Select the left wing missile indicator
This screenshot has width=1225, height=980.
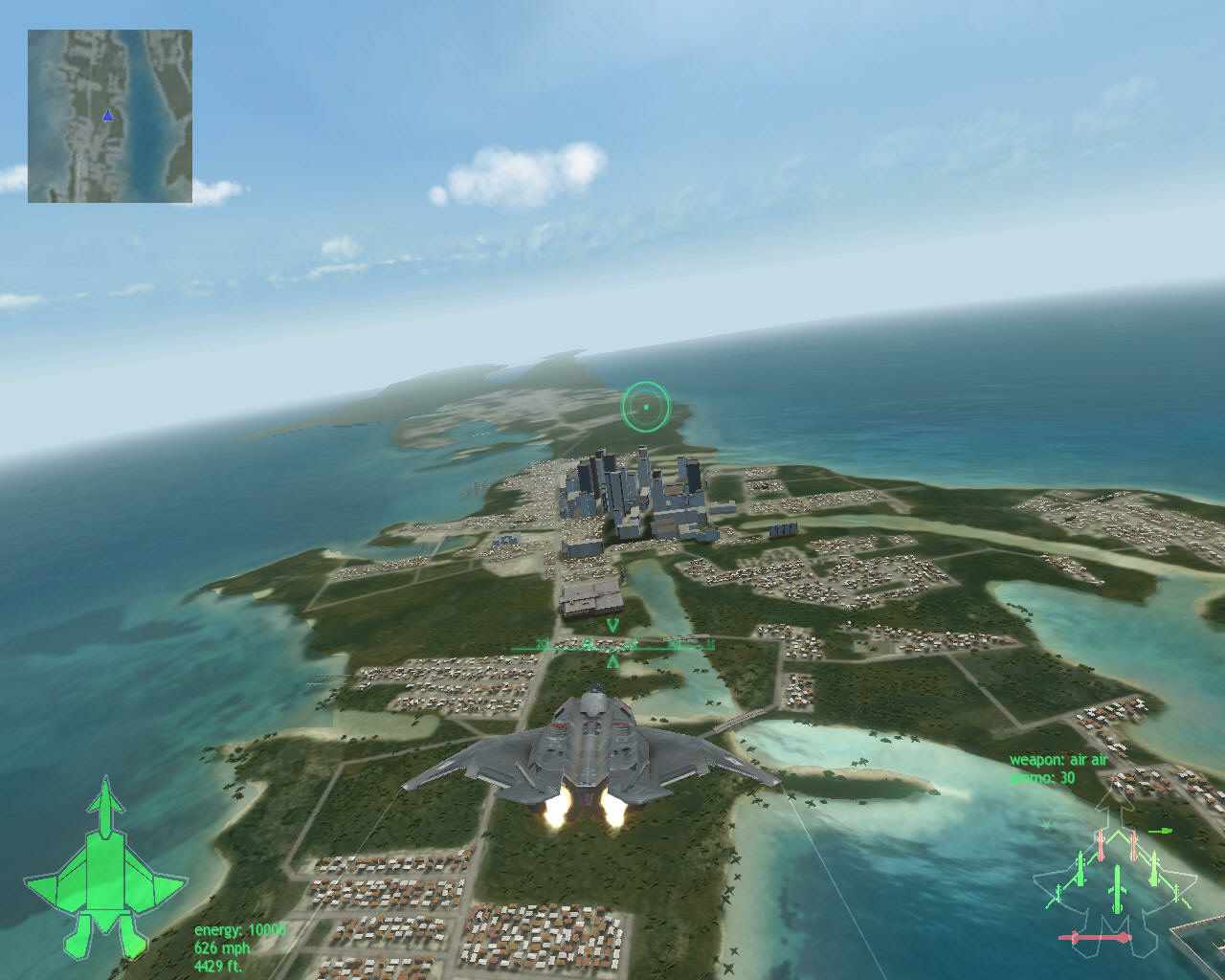pos(1081,867)
